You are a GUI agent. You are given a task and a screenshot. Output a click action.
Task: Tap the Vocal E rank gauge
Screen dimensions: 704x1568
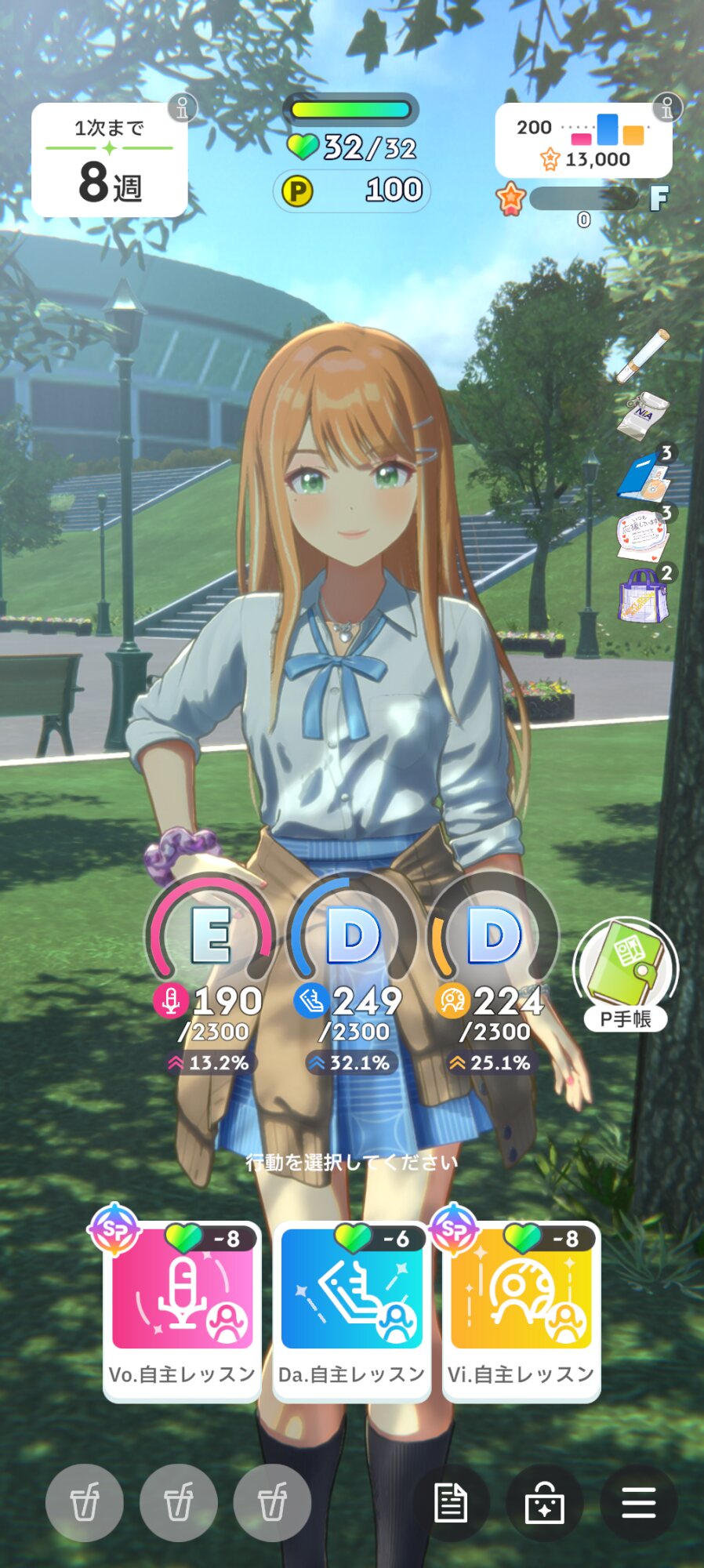click(x=210, y=937)
